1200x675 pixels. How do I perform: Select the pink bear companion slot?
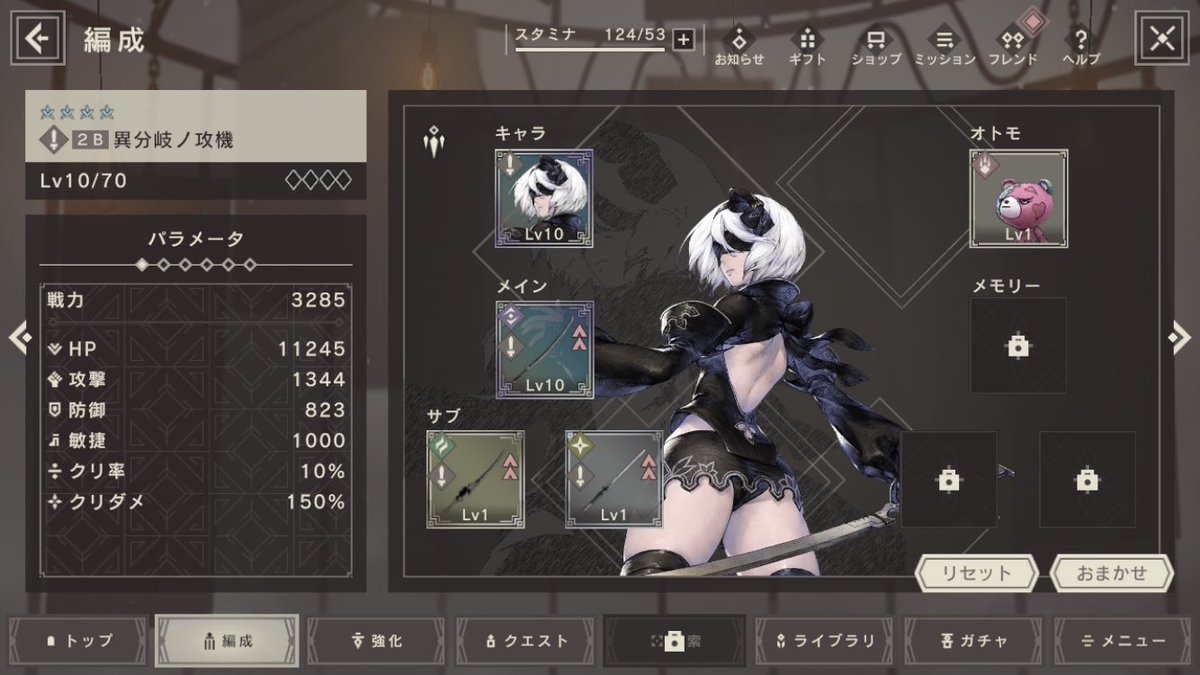[1018, 198]
